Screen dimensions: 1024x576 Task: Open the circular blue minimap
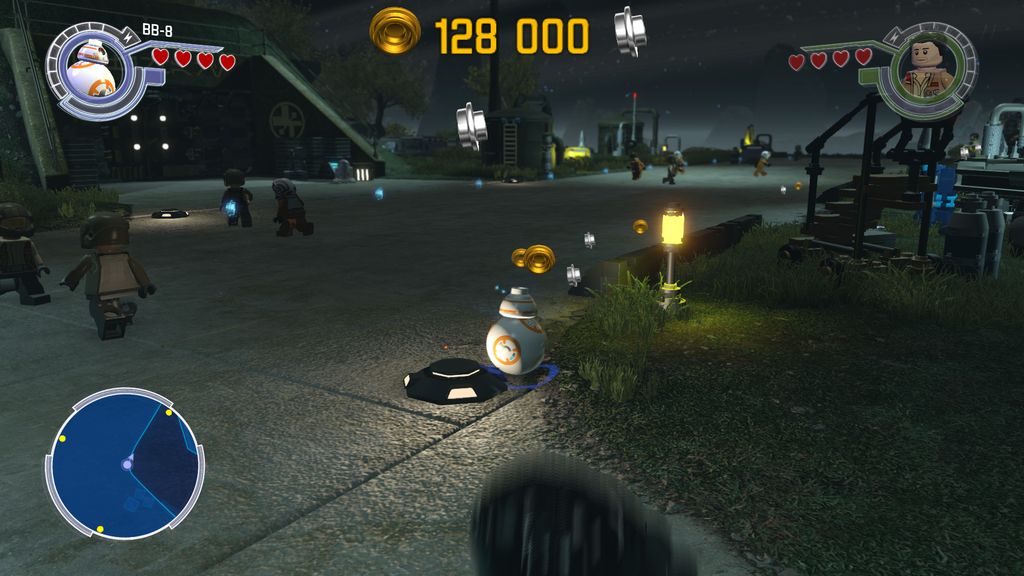coord(125,464)
